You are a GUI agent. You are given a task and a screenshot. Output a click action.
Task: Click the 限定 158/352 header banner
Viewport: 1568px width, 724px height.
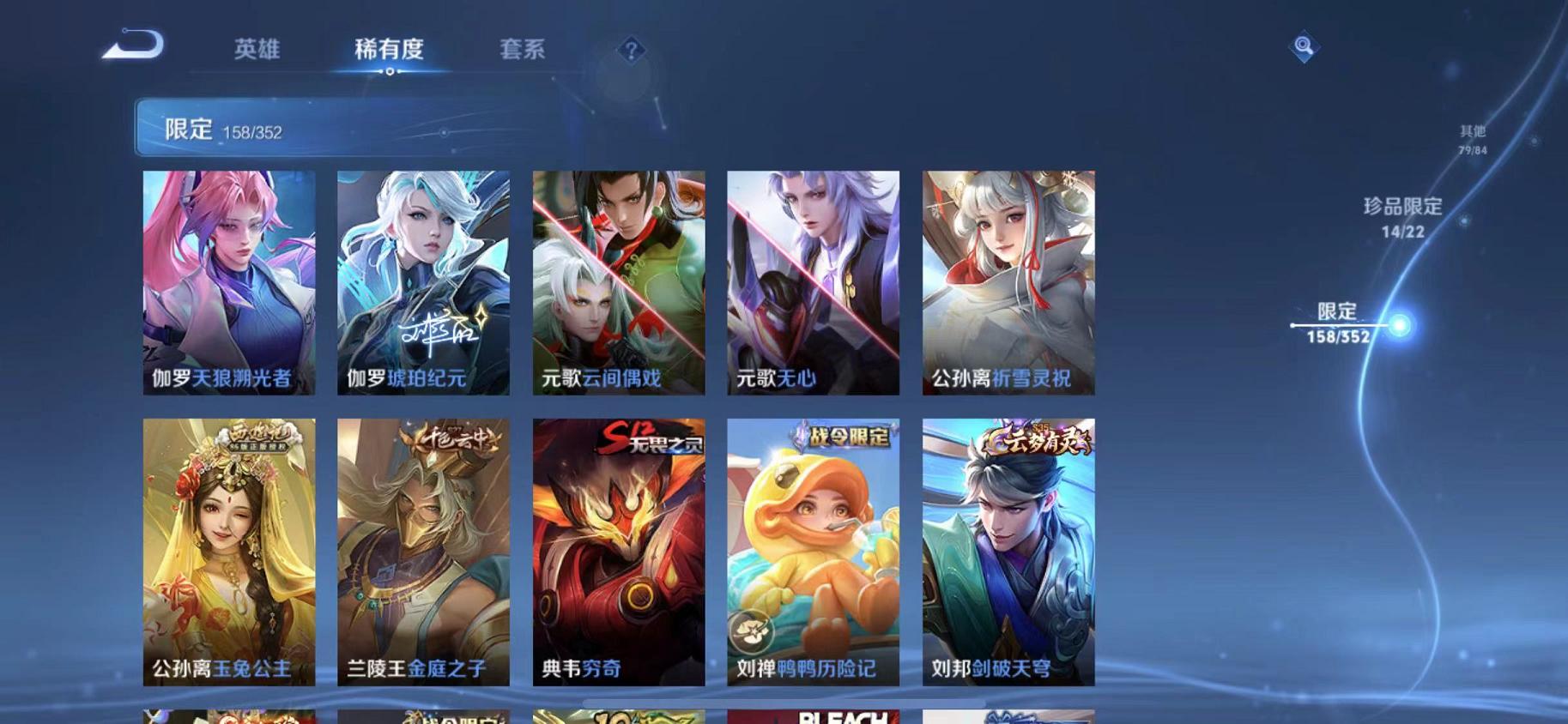[343, 129]
